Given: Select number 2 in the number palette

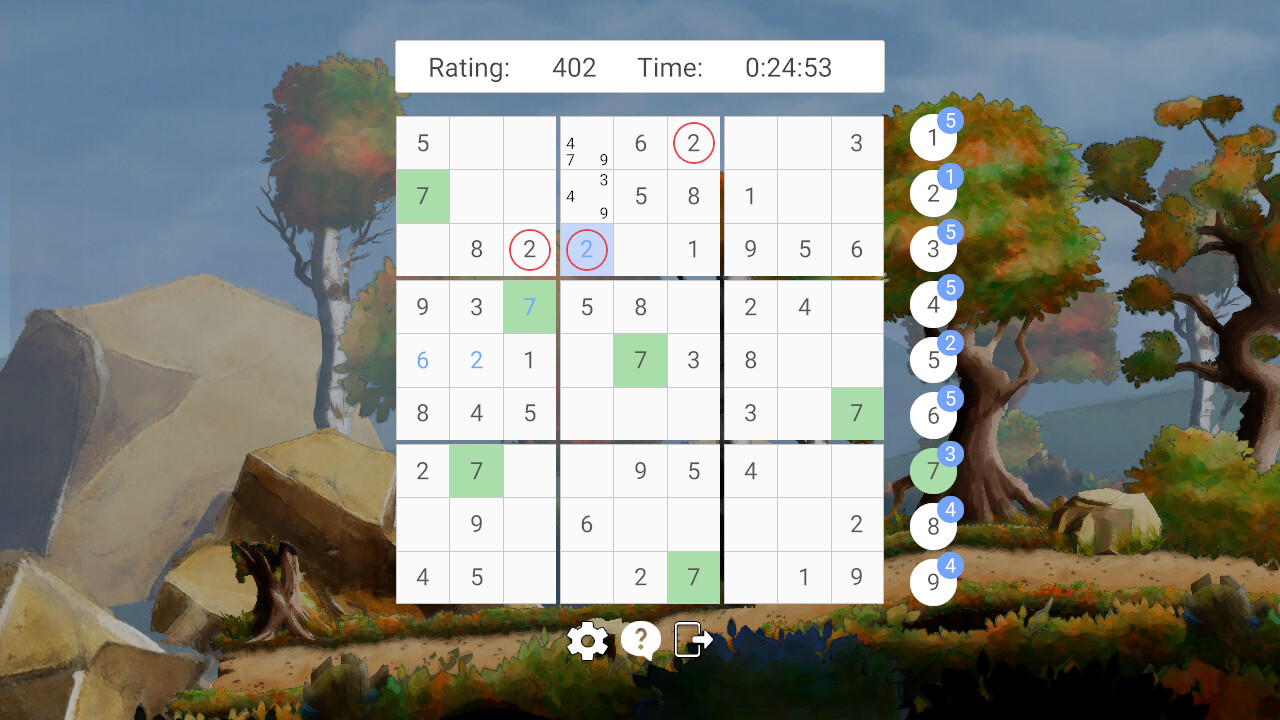Looking at the screenshot, I should pyautogui.click(x=932, y=193).
